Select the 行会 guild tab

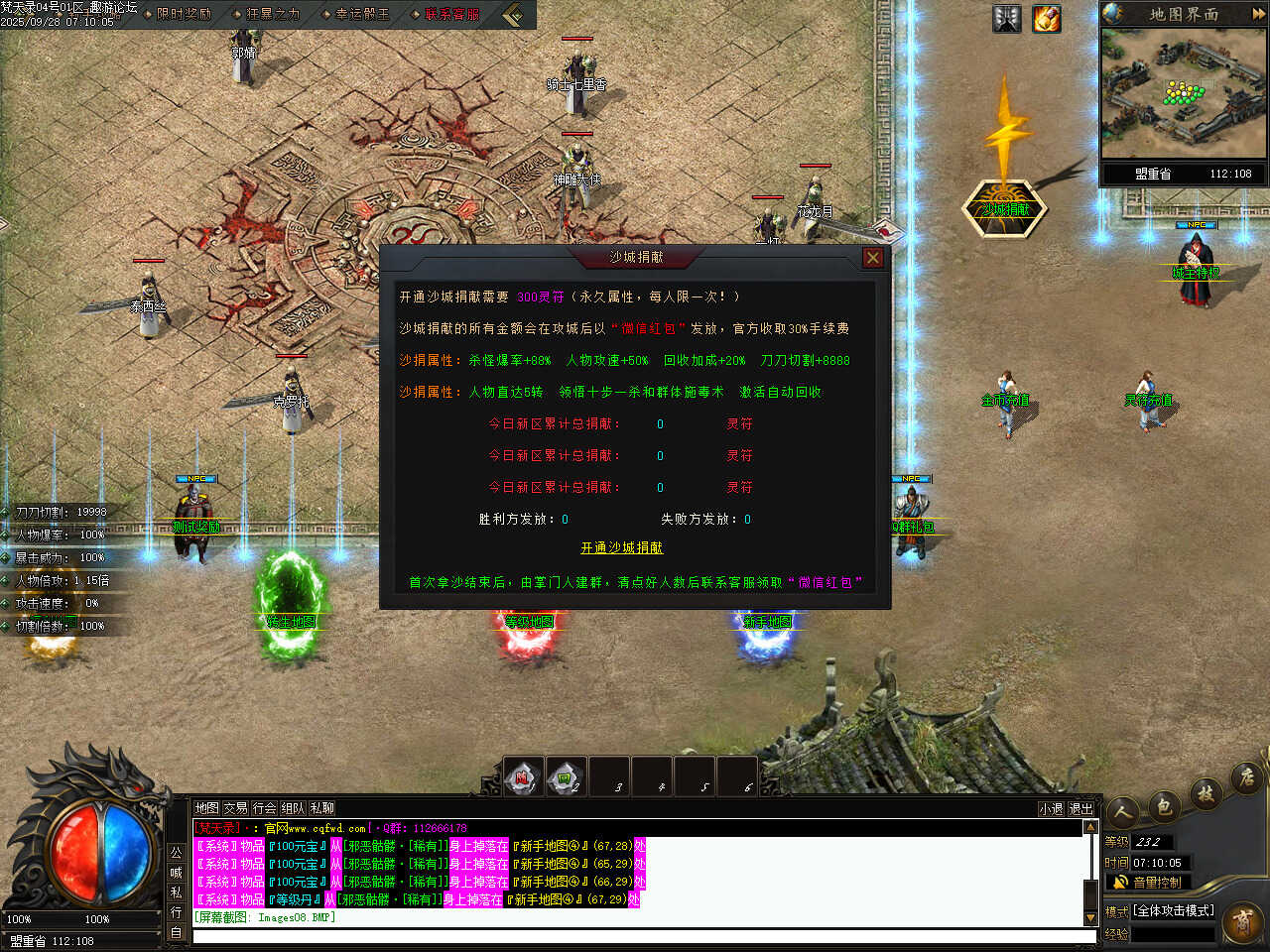[x=264, y=808]
